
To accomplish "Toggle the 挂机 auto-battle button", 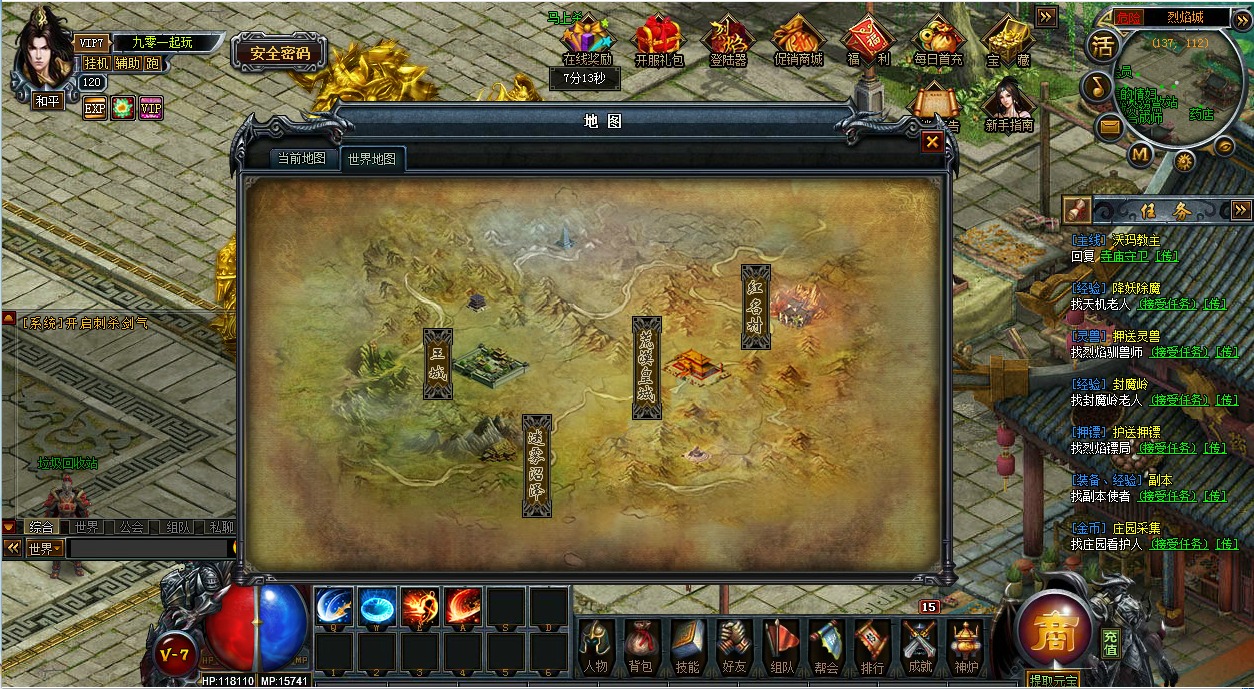I will [x=96, y=63].
